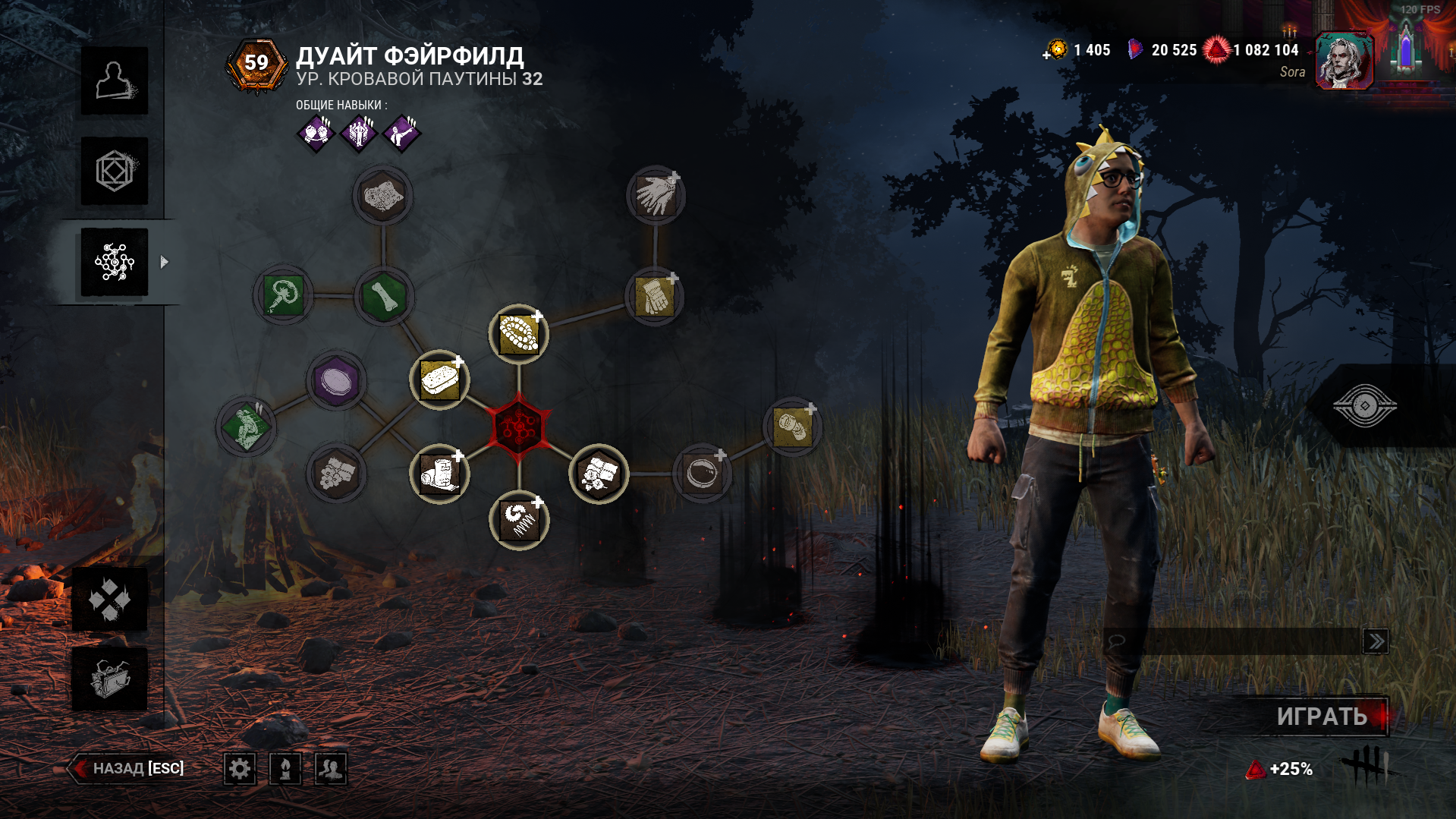Click the ИГРАТЬ play button
The width and height of the screenshot is (1456, 819).
pos(1322,717)
